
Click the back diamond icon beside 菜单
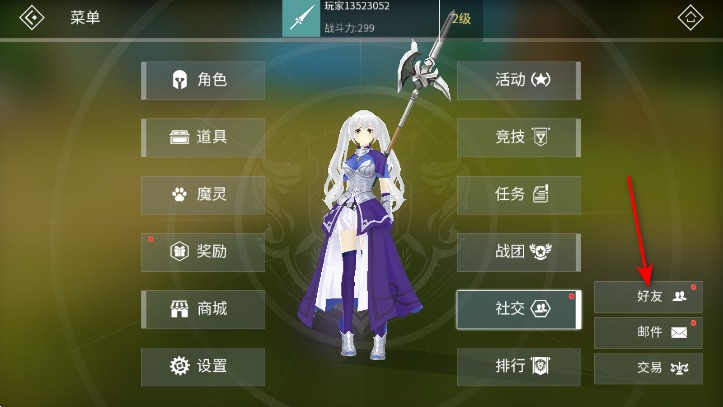tap(32, 19)
